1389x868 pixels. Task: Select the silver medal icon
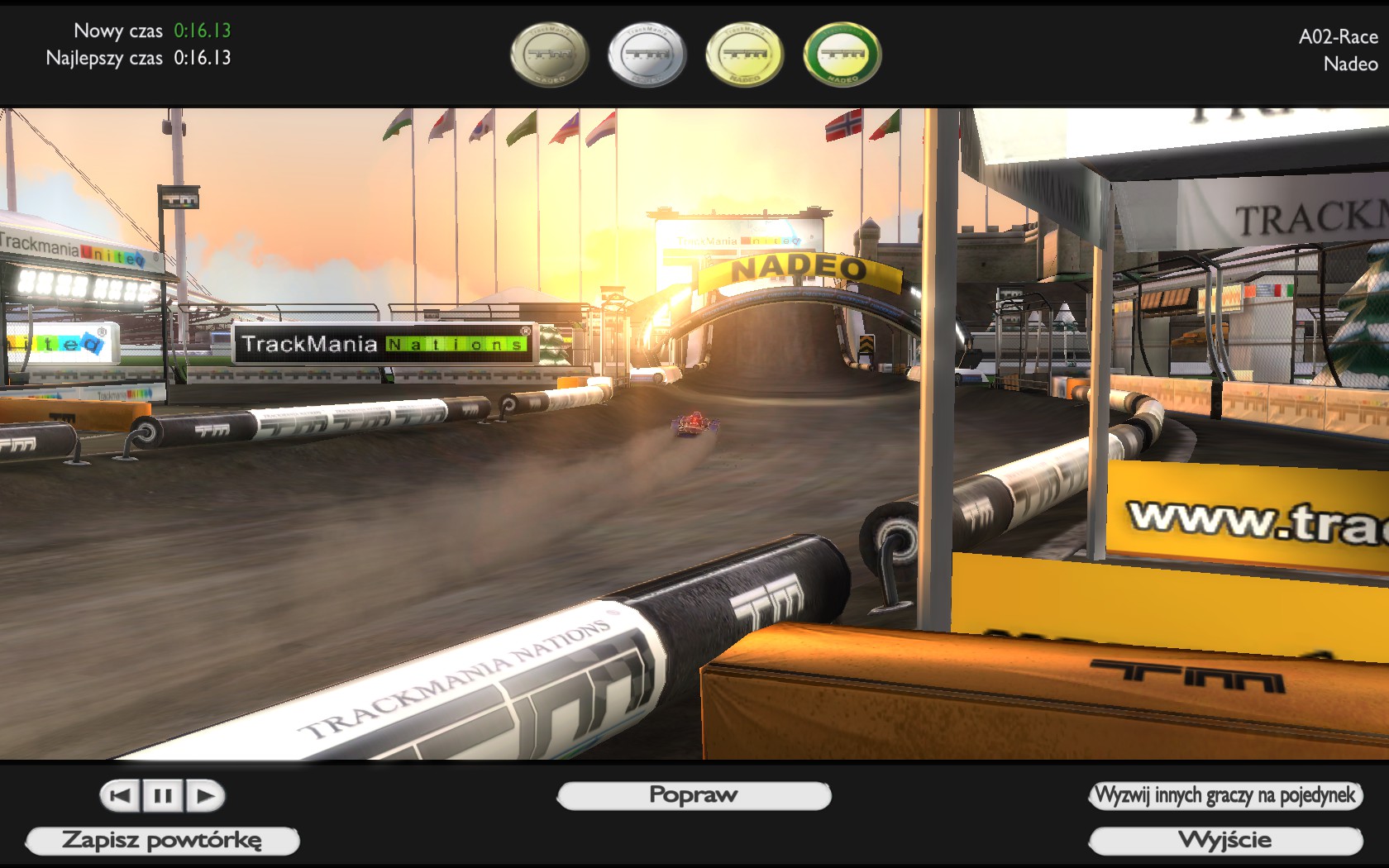647,55
